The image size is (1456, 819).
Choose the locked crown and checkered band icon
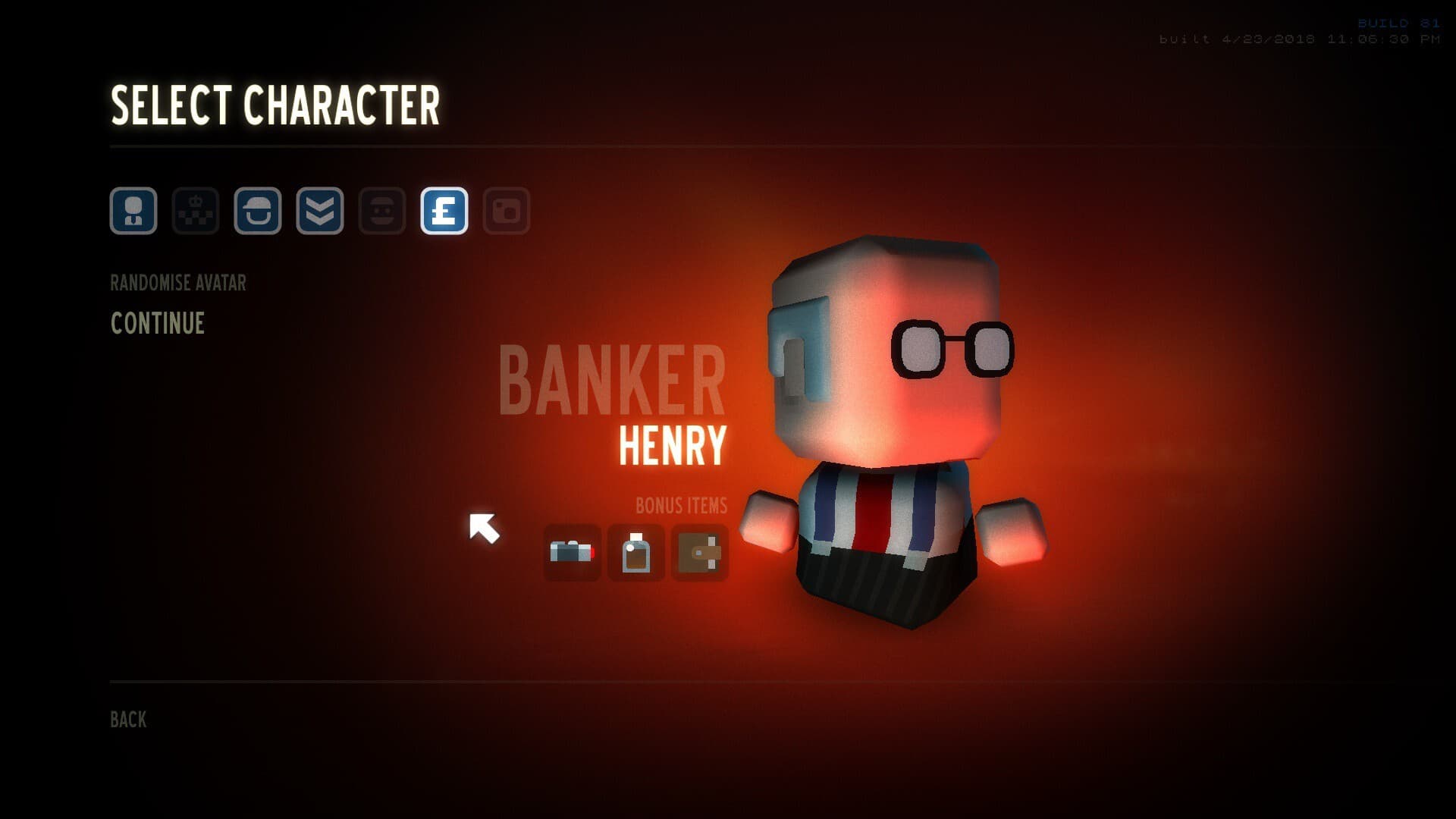196,211
